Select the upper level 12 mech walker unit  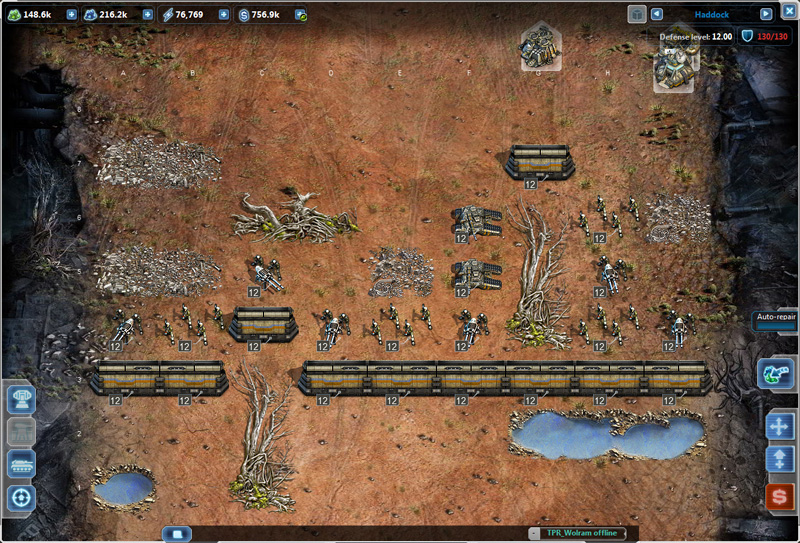pyautogui.click(x=476, y=220)
